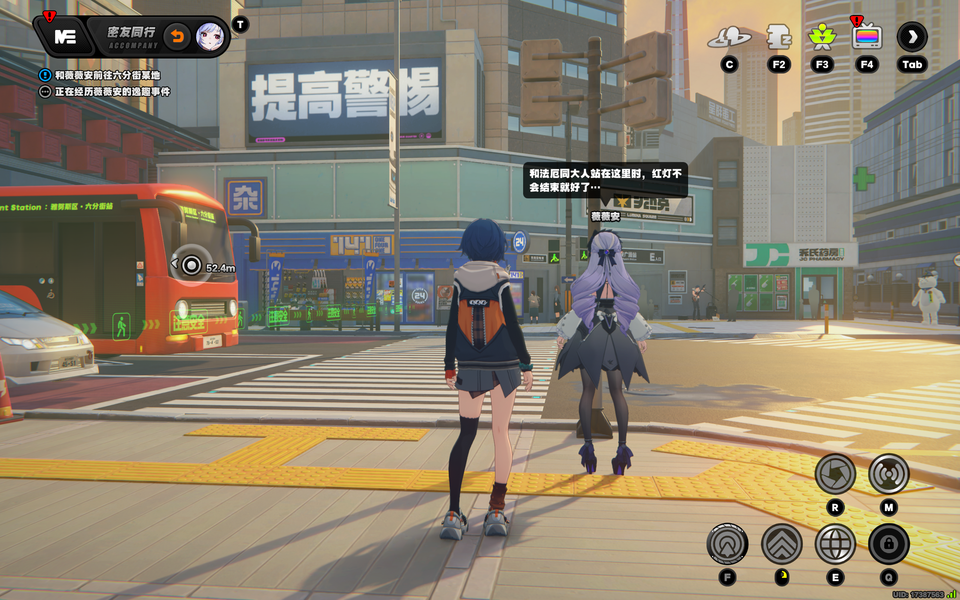The height and width of the screenshot is (600, 960).
Task: Open the globe icon button
Action: point(835,544)
